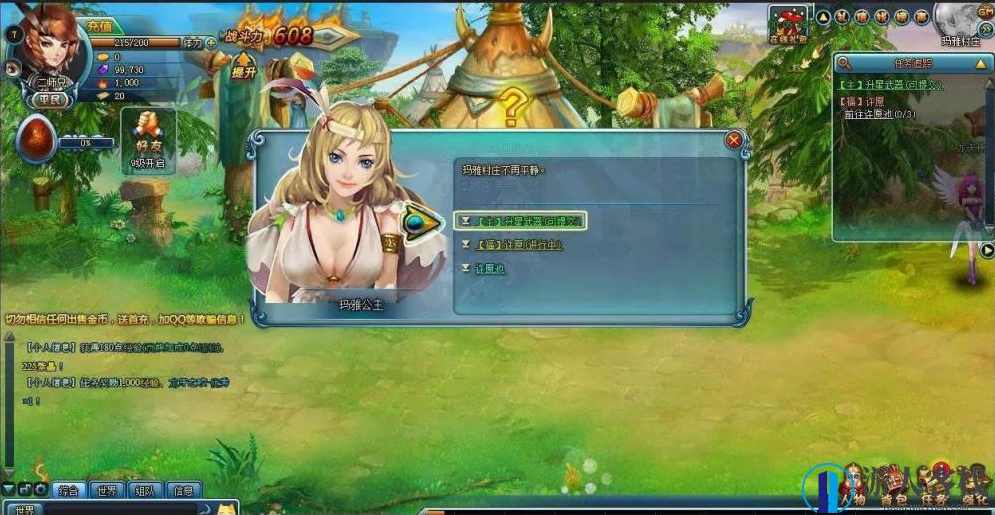Select the red pet egg icon
The height and width of the screenshot is (515, 995).
click(36, 140)
